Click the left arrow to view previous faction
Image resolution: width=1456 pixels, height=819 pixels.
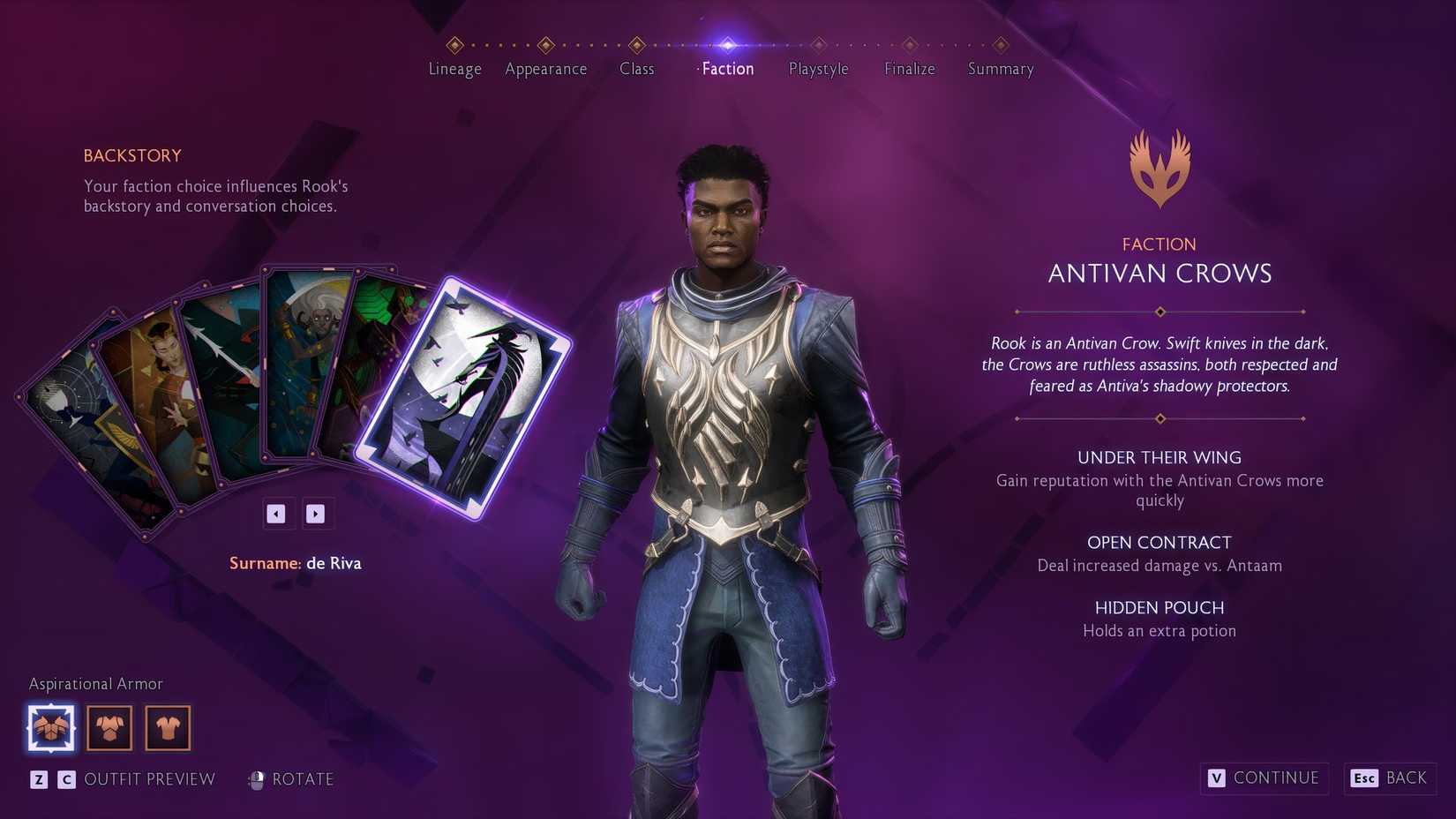point(277,513)
